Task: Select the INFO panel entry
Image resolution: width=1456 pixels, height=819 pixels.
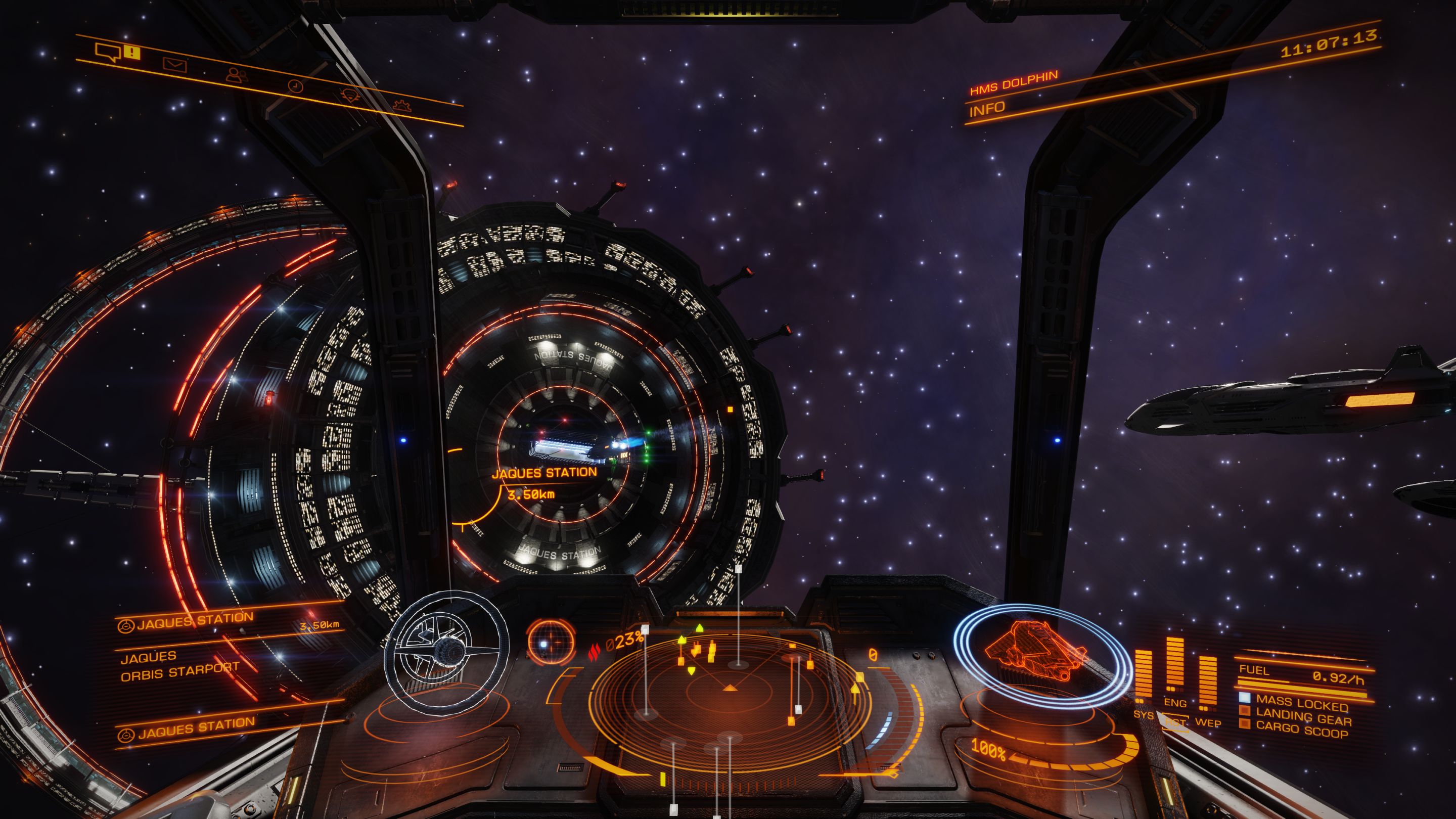Action: click(x=987, y=110)
